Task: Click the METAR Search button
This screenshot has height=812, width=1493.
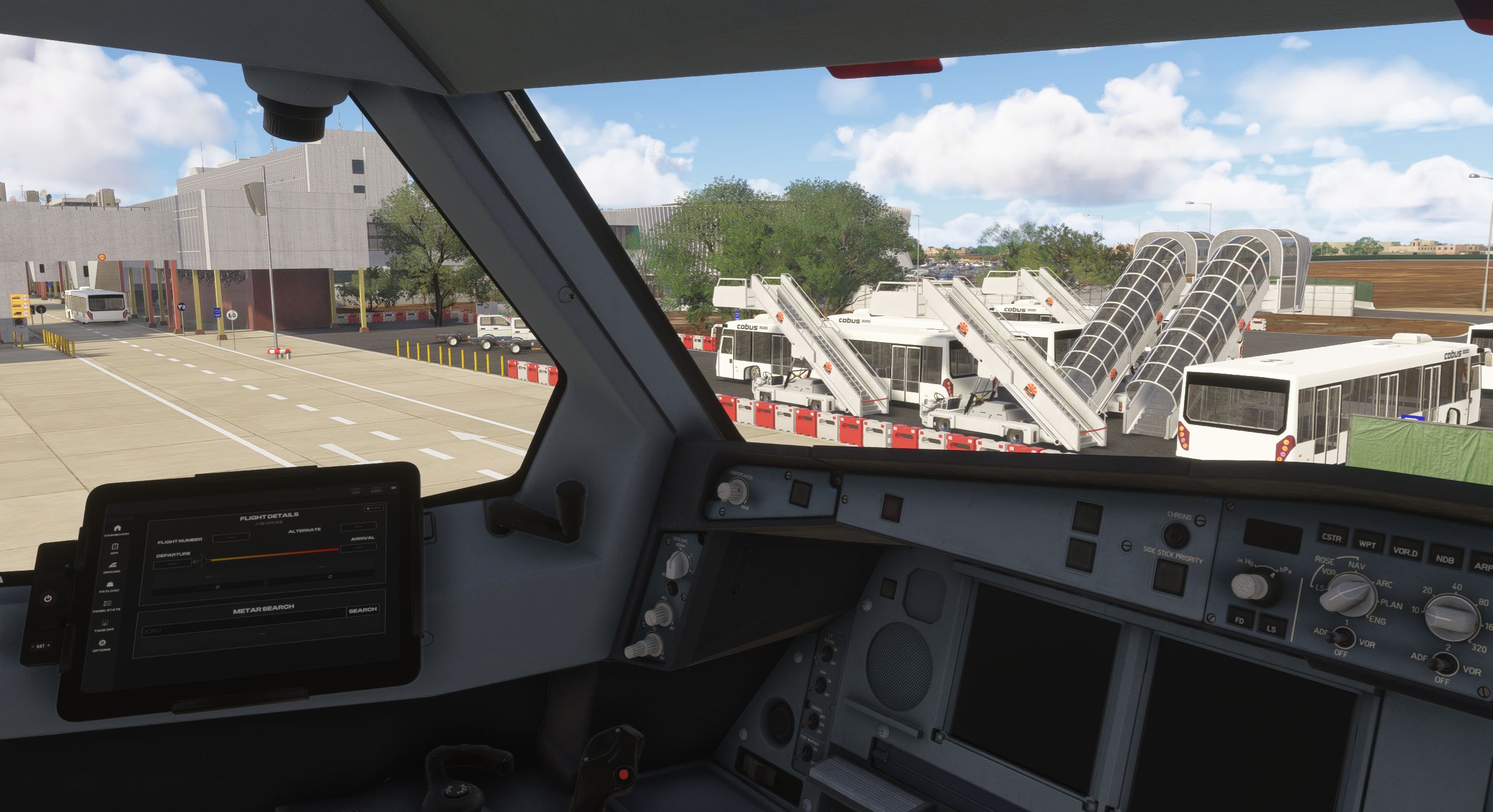Action: [x=362, y=610]
